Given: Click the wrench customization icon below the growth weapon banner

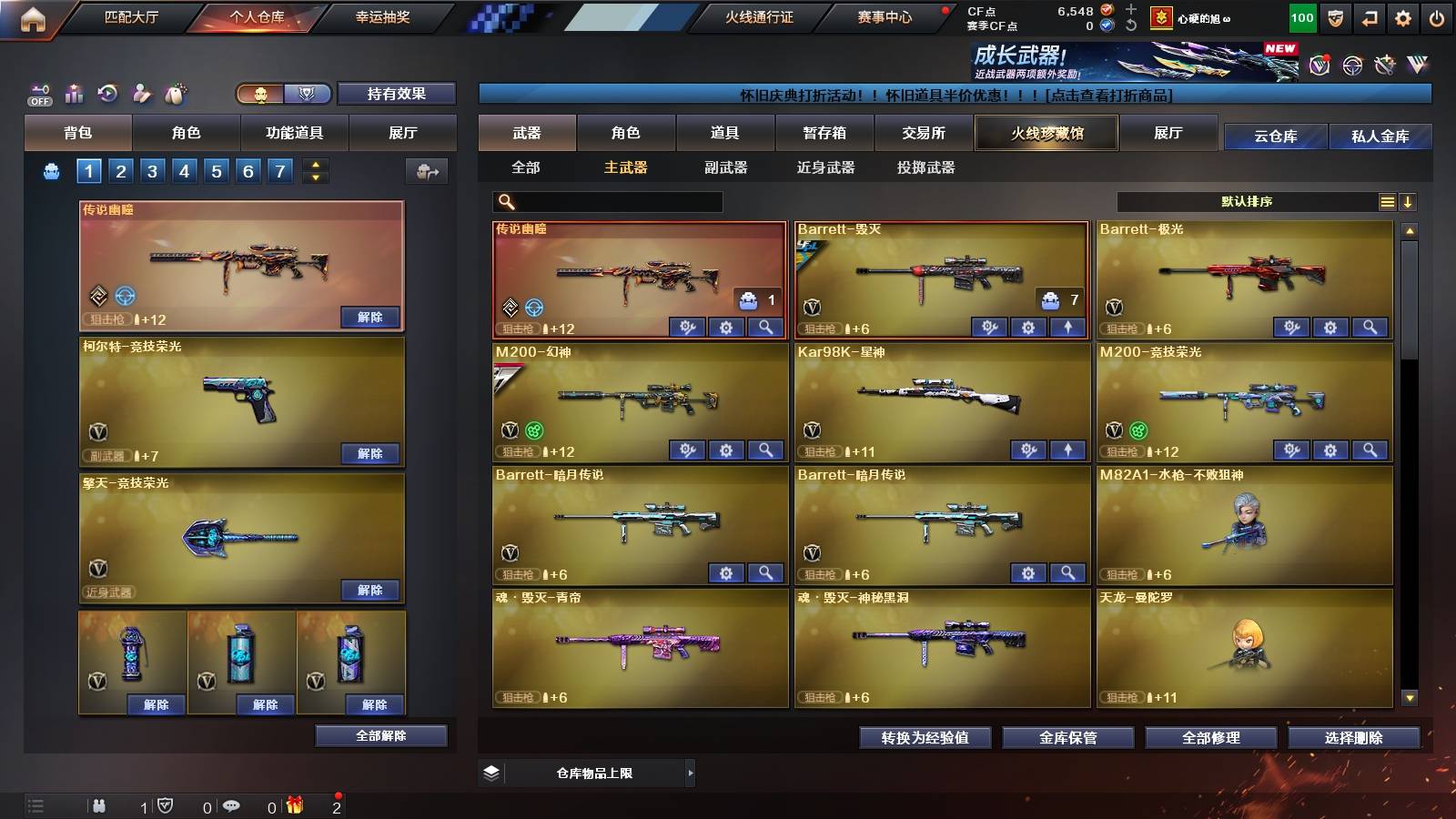Looking at the screenshot, I should pyautogui.click(x=1385, y=66).
